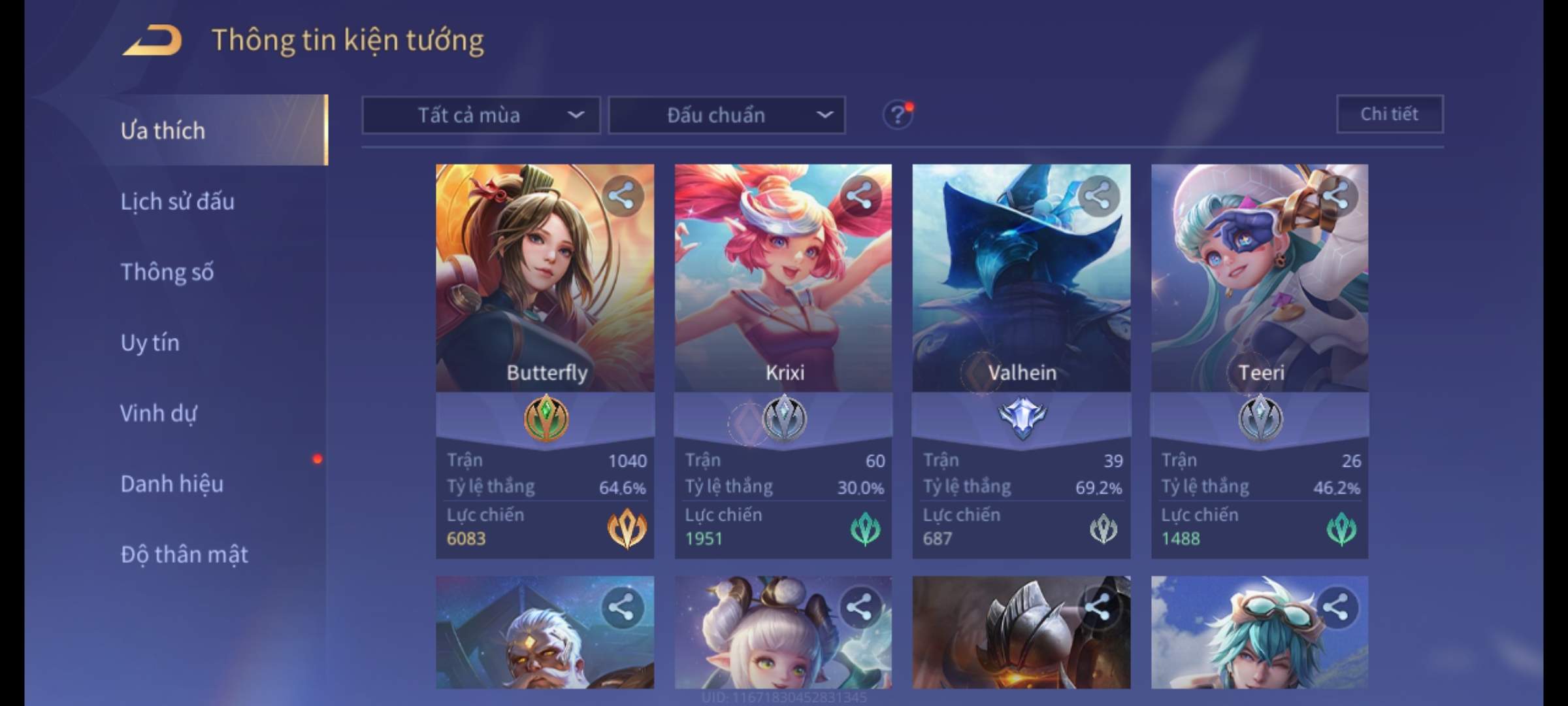This screenshot has width=1568, height=706.
Task: Open the Chi tiết details button
Action: click(x=1389, y=114)
